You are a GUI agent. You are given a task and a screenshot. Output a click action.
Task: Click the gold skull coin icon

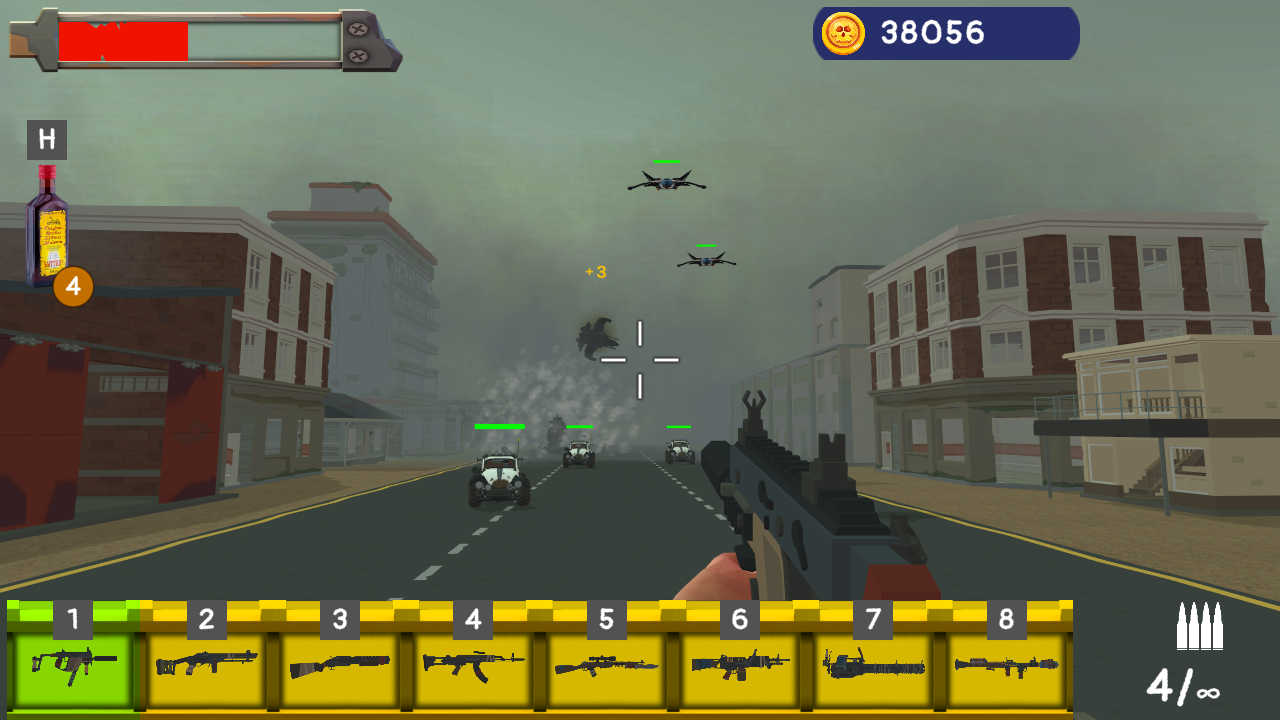(843, 33)
